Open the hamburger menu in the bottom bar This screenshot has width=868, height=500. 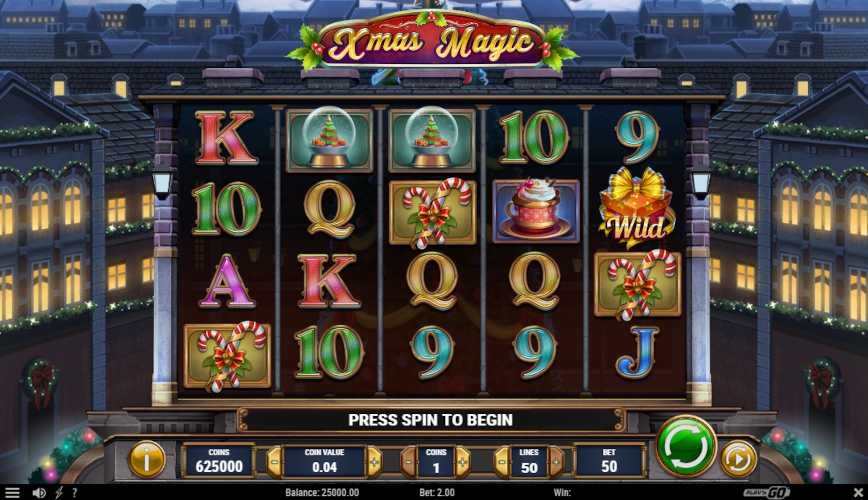[x=11, y=493]
